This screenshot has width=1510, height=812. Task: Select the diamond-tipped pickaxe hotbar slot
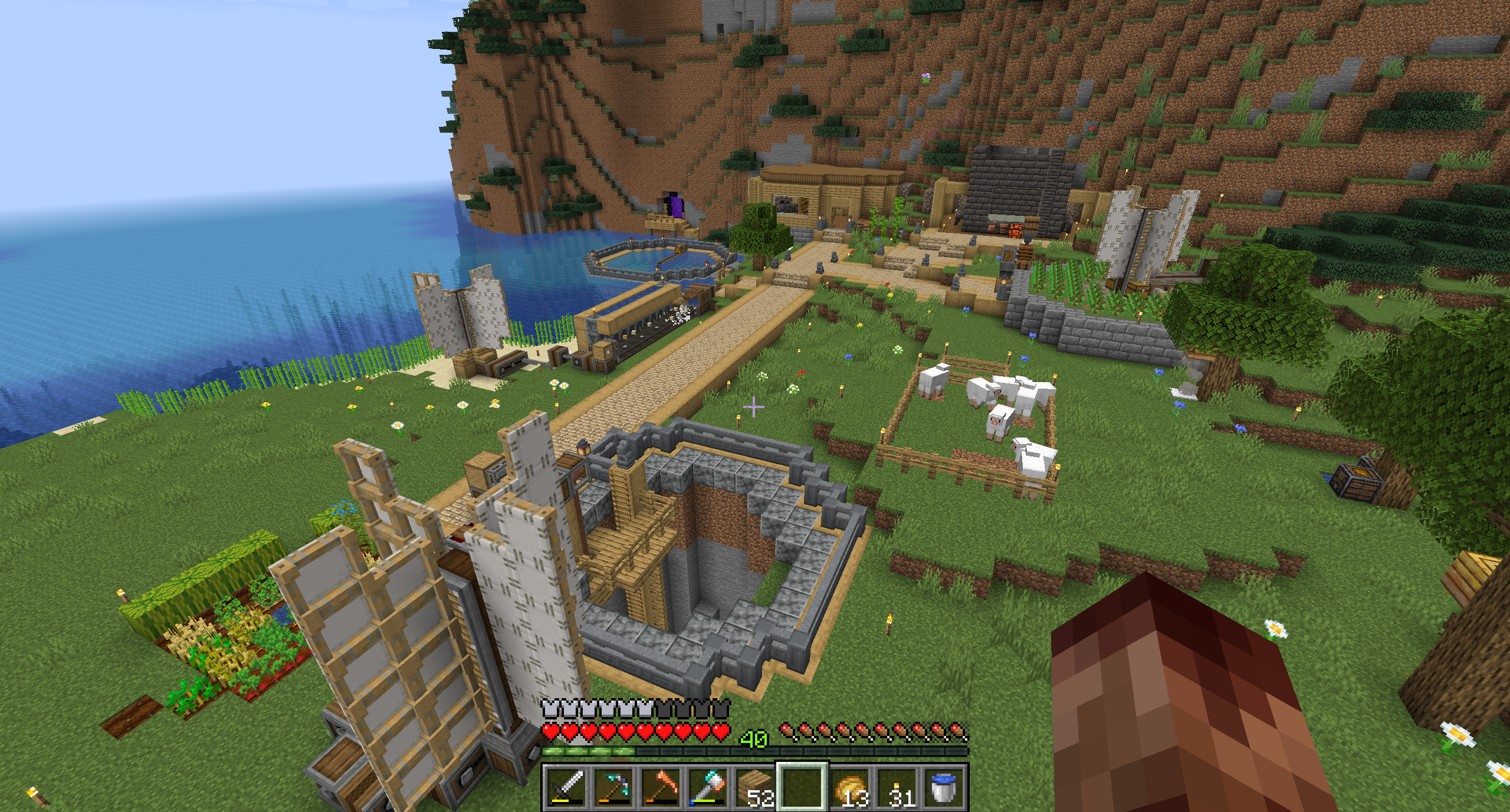[x=613, y=787]
